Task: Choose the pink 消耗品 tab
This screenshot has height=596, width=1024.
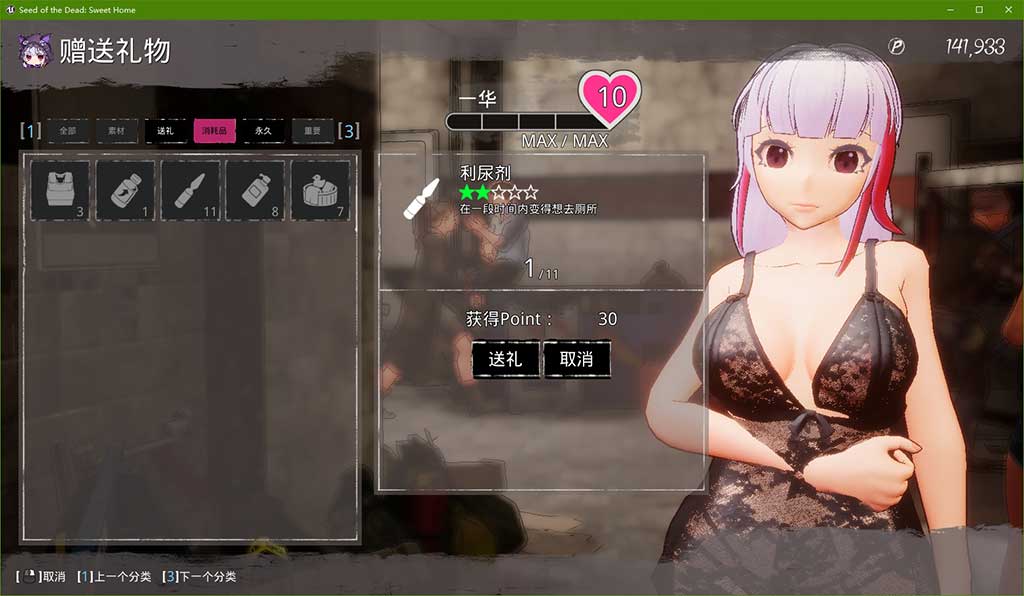Action: tap(214, 131)
